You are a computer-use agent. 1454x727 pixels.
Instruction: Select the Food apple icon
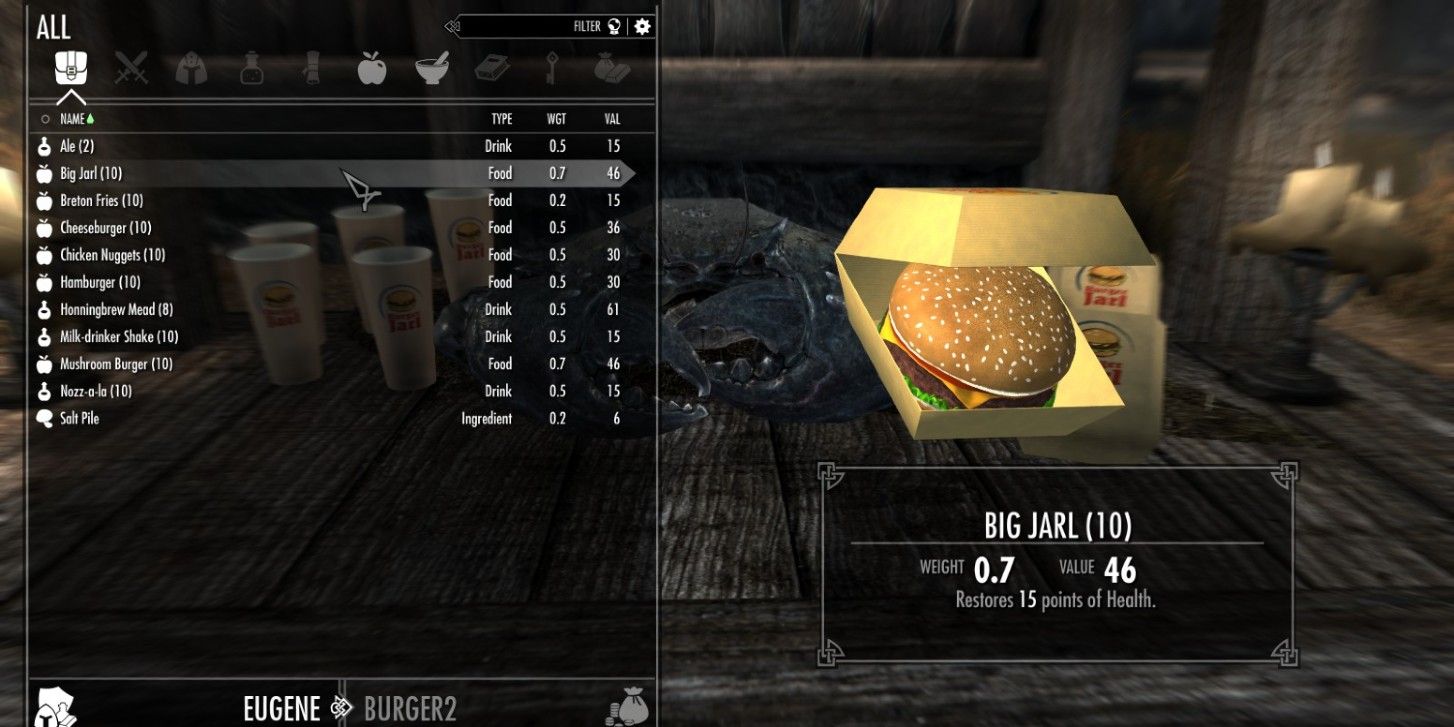371,68
